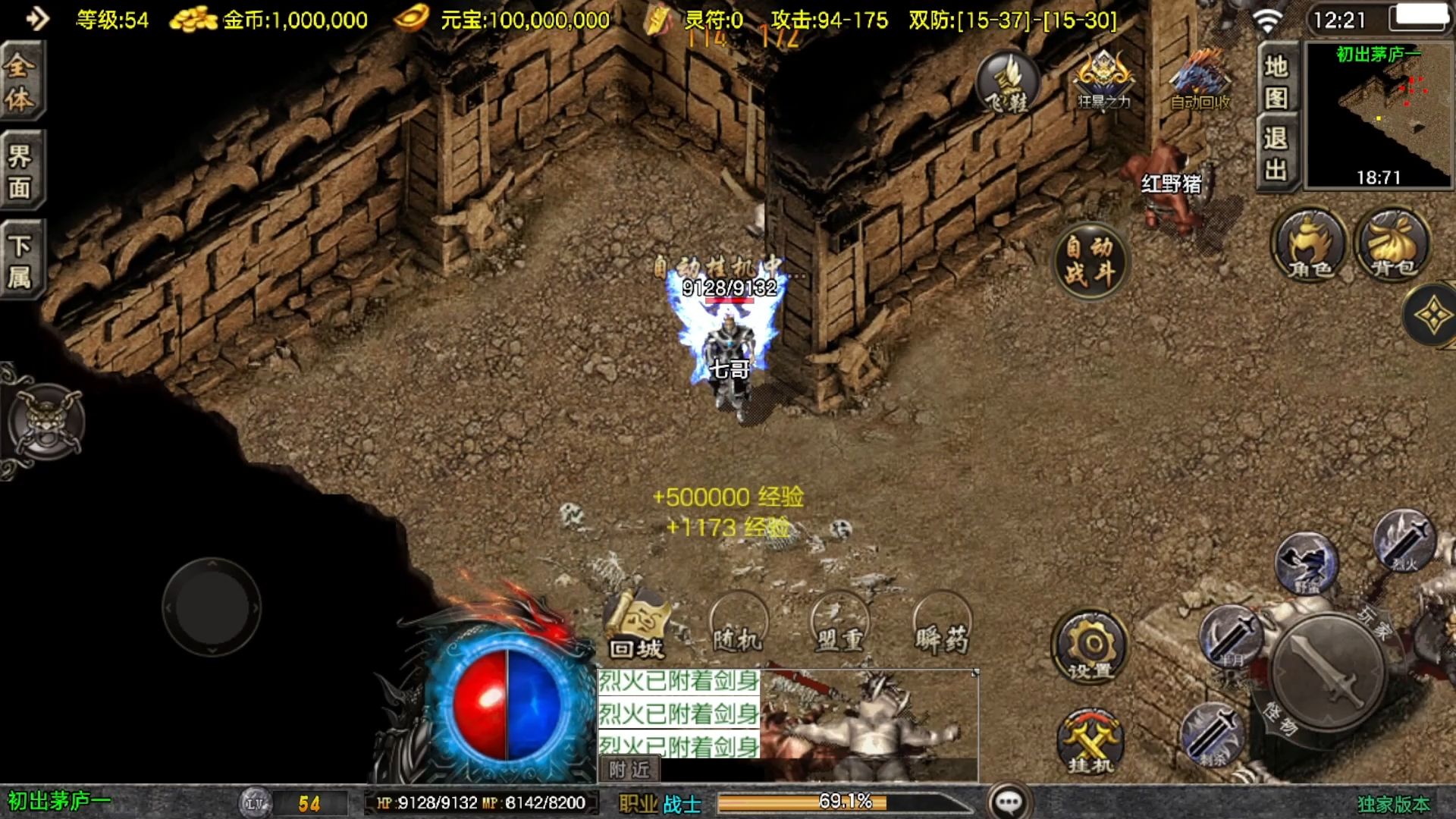Screen dimensions: 1456x819
Task: Cast the 野蛮 charge skill
Action: point(1306,563)
